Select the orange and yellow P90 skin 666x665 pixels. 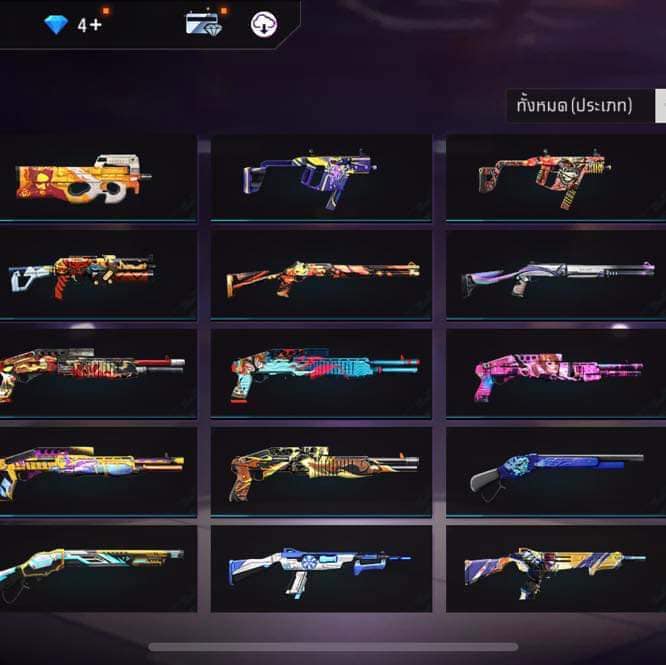pyautogui.click(x=96, y=177)
